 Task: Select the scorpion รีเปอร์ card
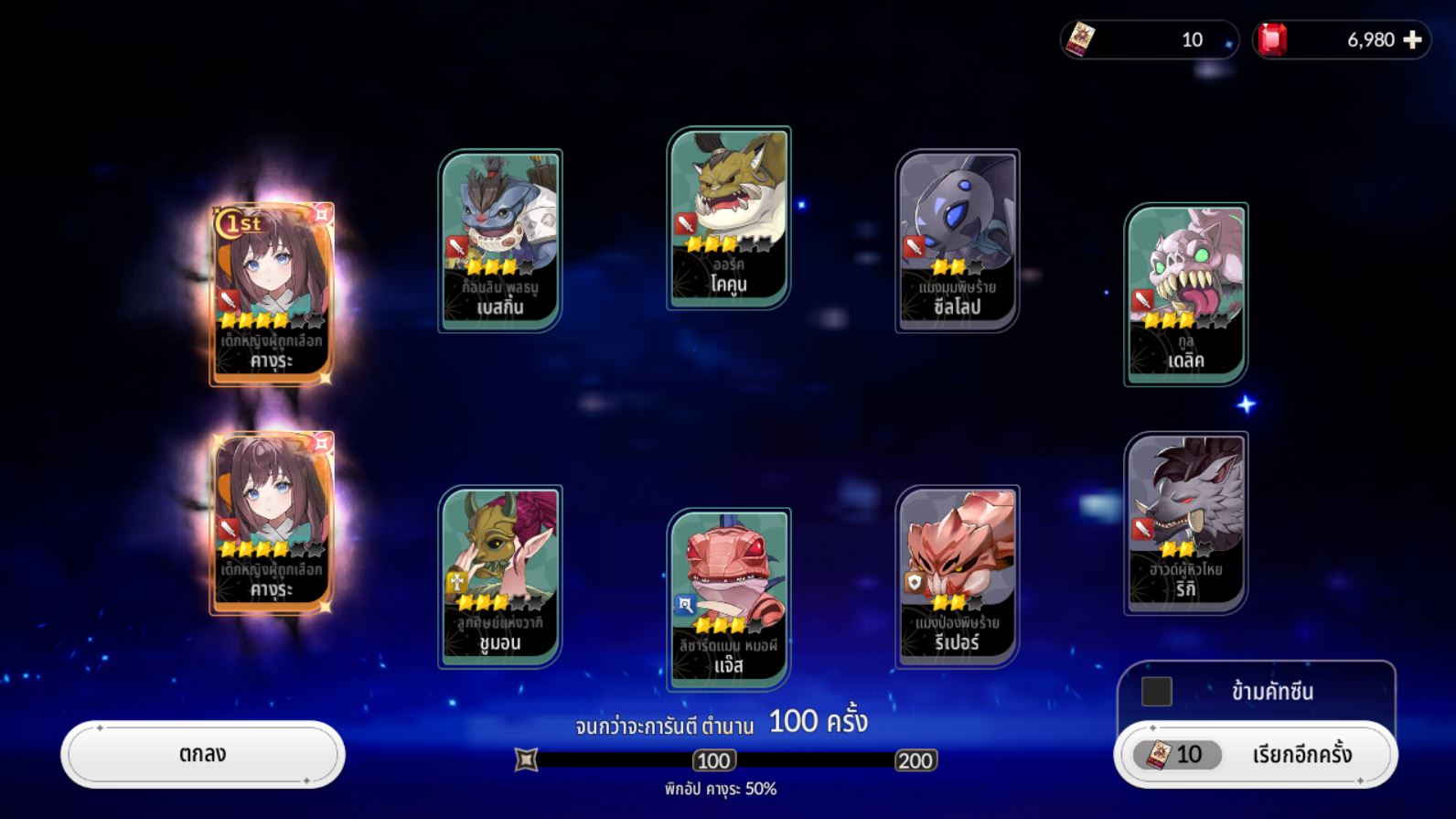958,576
